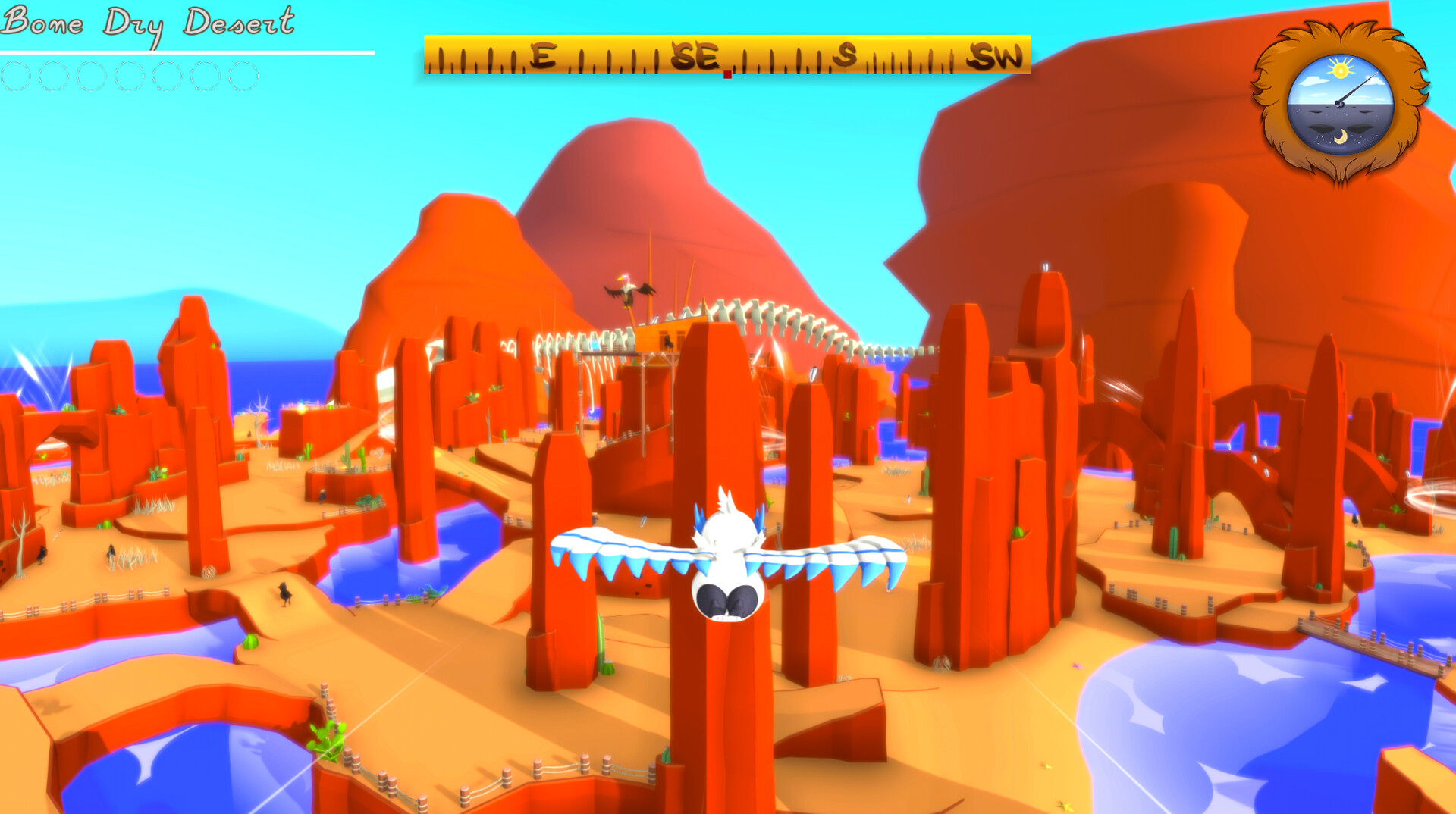Click the moon icon on the clock widget
This screenshot has height=814, width=1456.
tap(1340, 138)
